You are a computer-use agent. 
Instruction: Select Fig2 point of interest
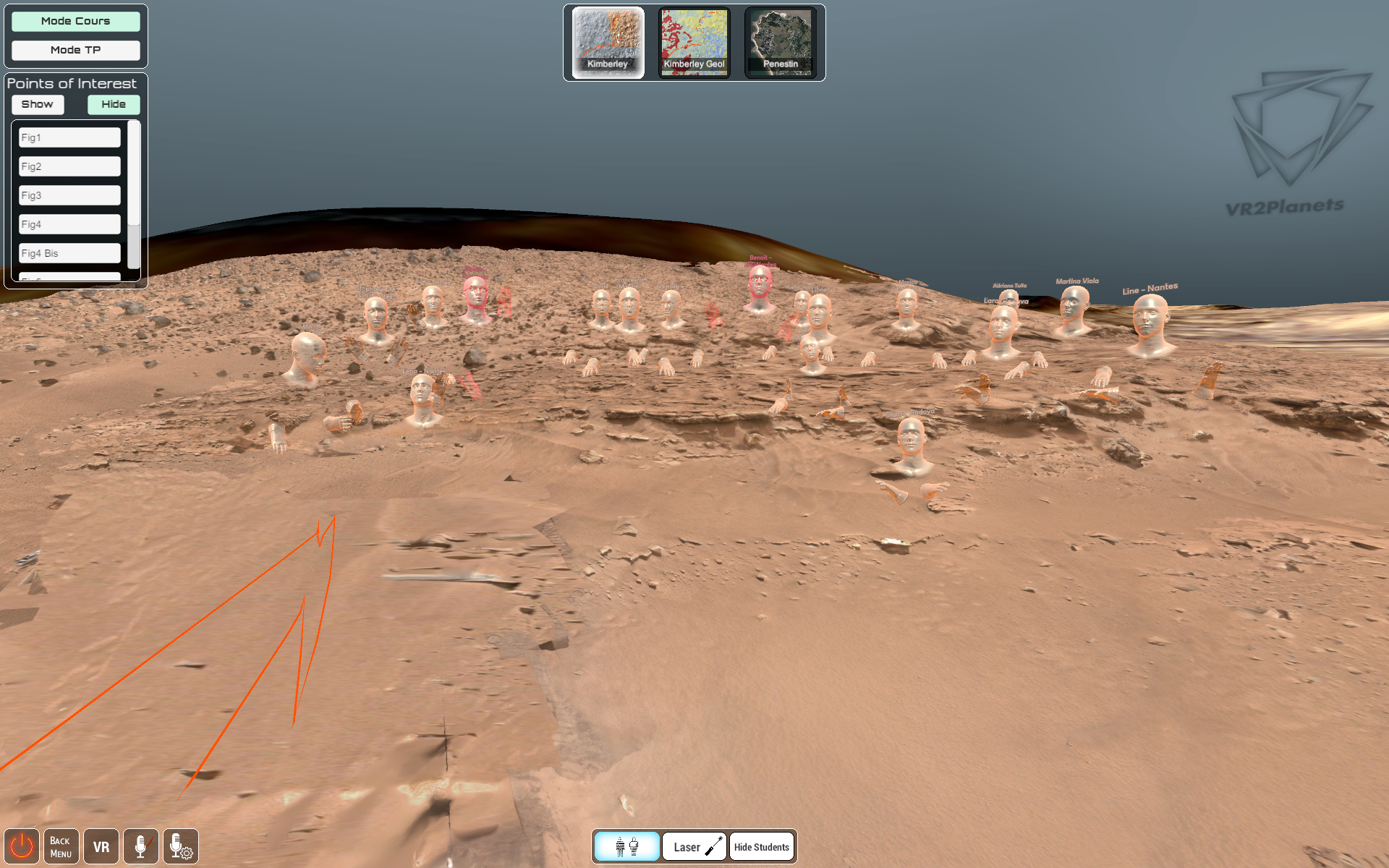pyautogui.click(x=69, y=166)
